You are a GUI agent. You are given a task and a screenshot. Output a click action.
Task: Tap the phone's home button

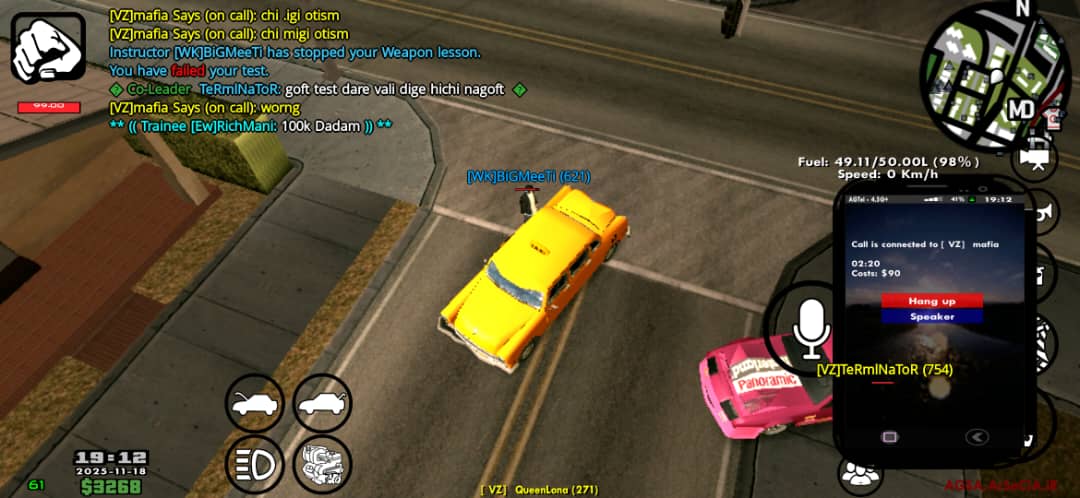point(888,436)
